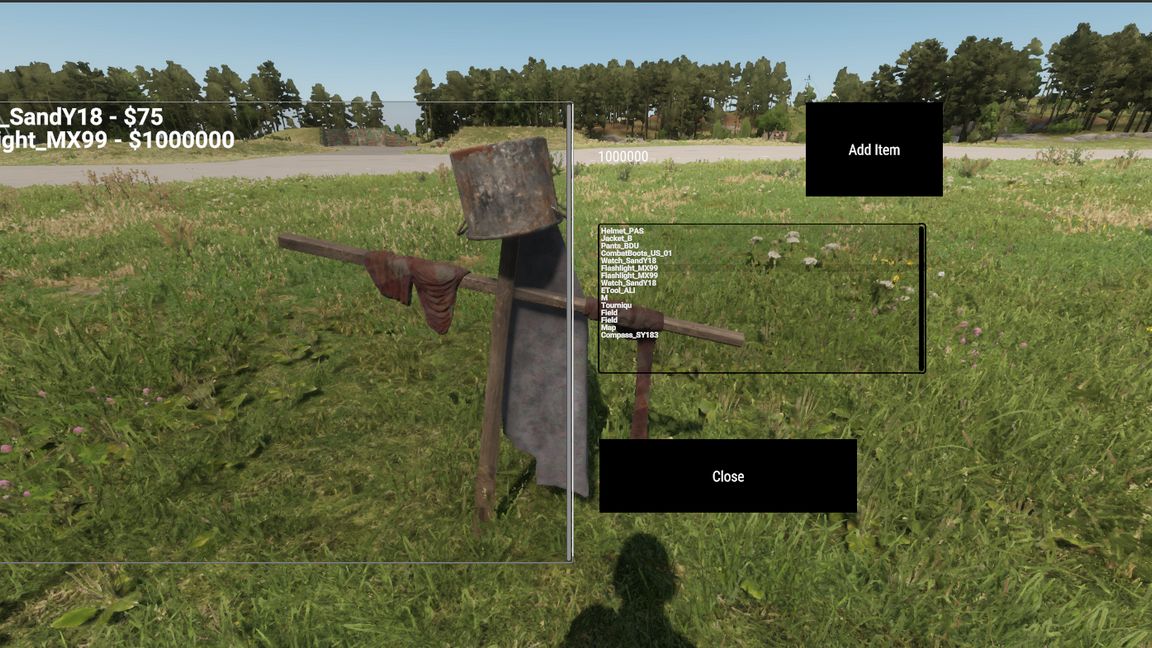Select CombatBoots_US_01 in the list
Screen dimensions: 1152x648
[x=636, y=253]
